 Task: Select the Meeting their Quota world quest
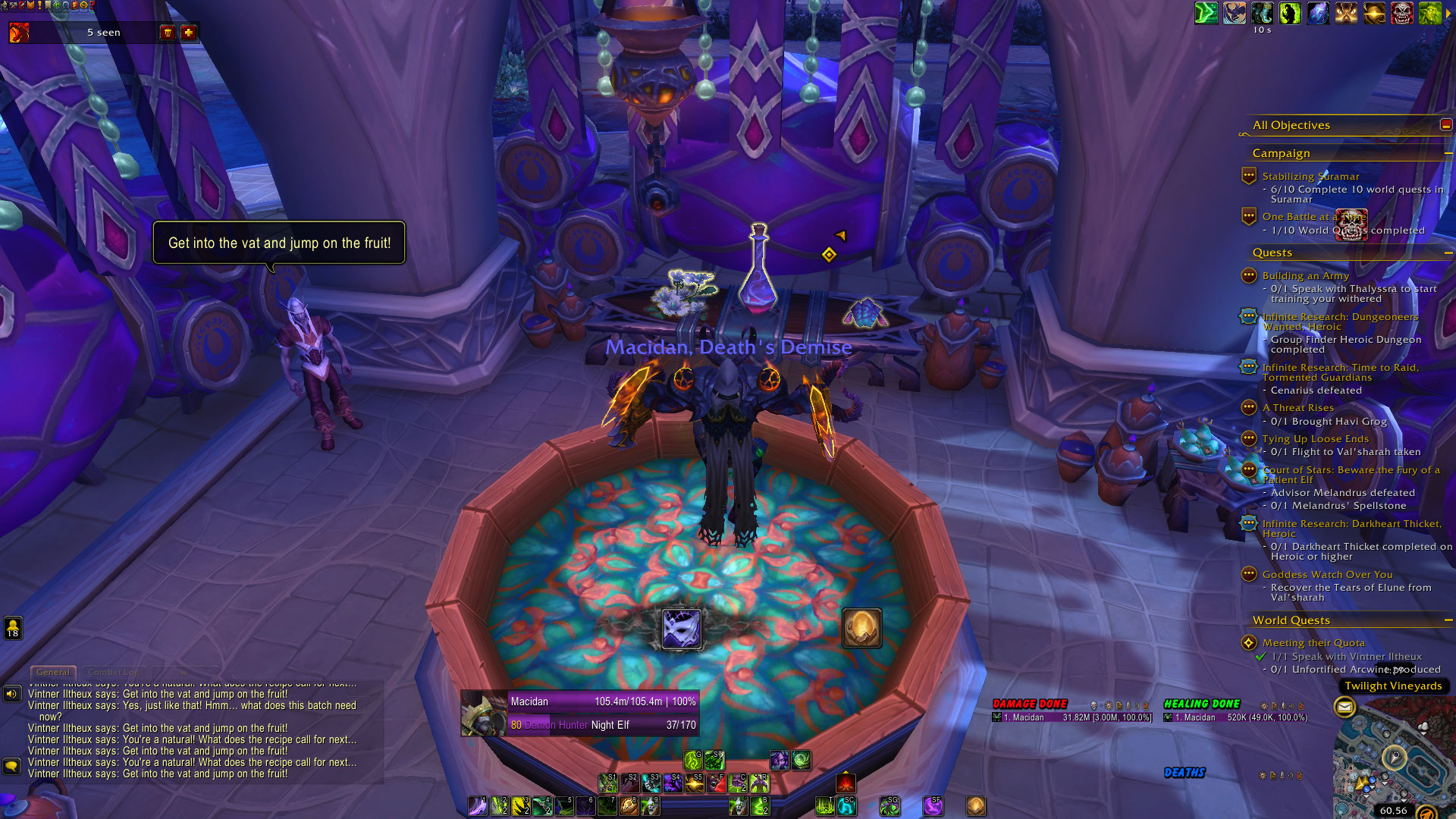tap(1313, 643)
